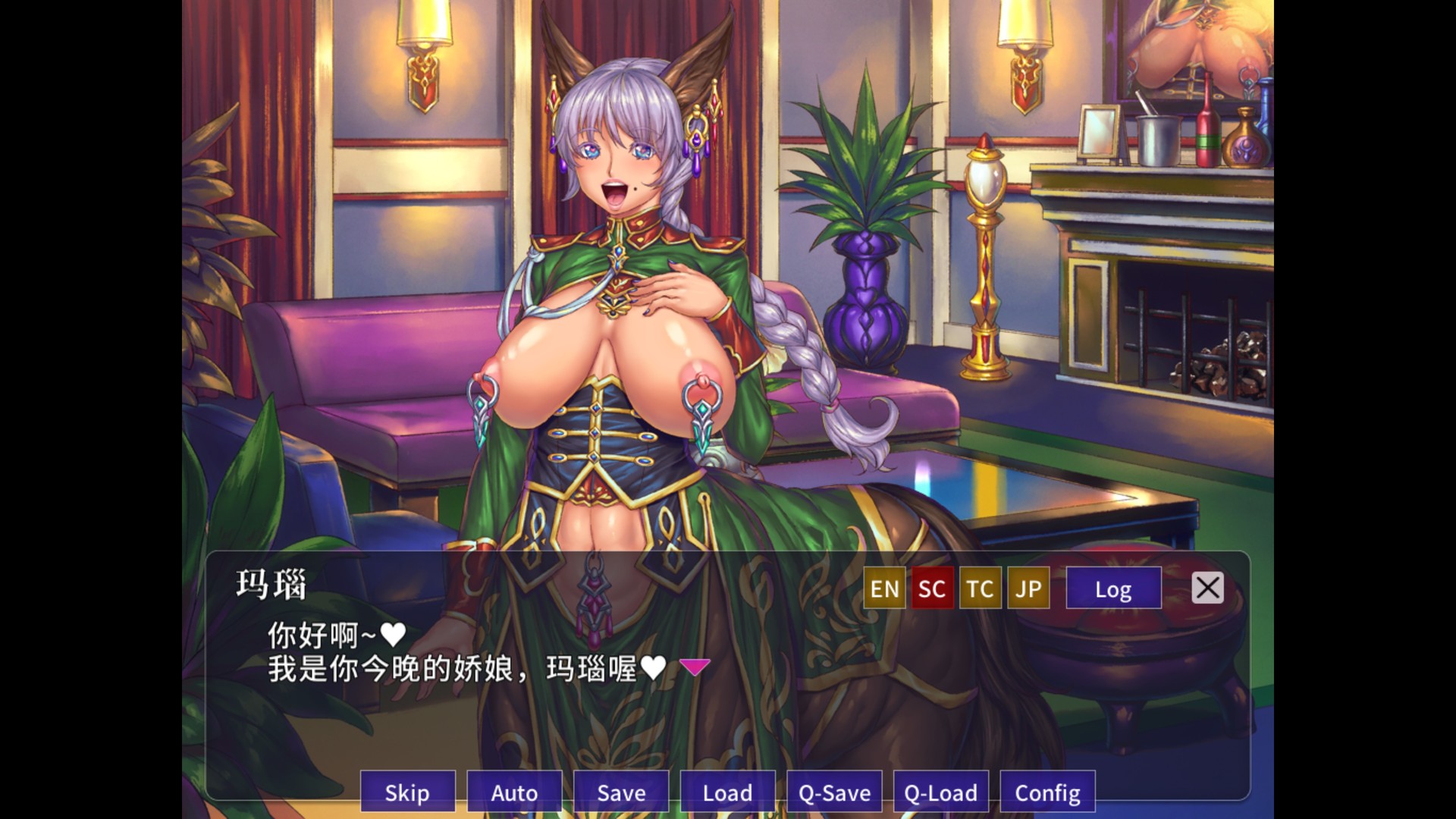Viewport: 1456px width, 819px height.
Task: Open the Load menu
Action: (727, 792)
